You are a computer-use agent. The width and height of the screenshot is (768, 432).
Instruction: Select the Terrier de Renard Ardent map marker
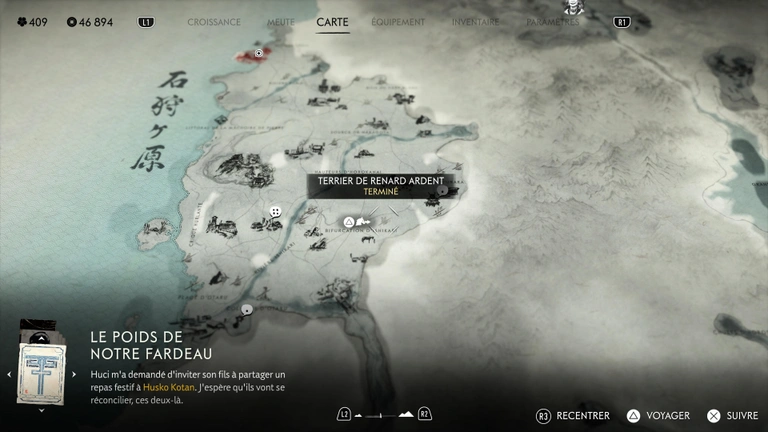[349, 221]
